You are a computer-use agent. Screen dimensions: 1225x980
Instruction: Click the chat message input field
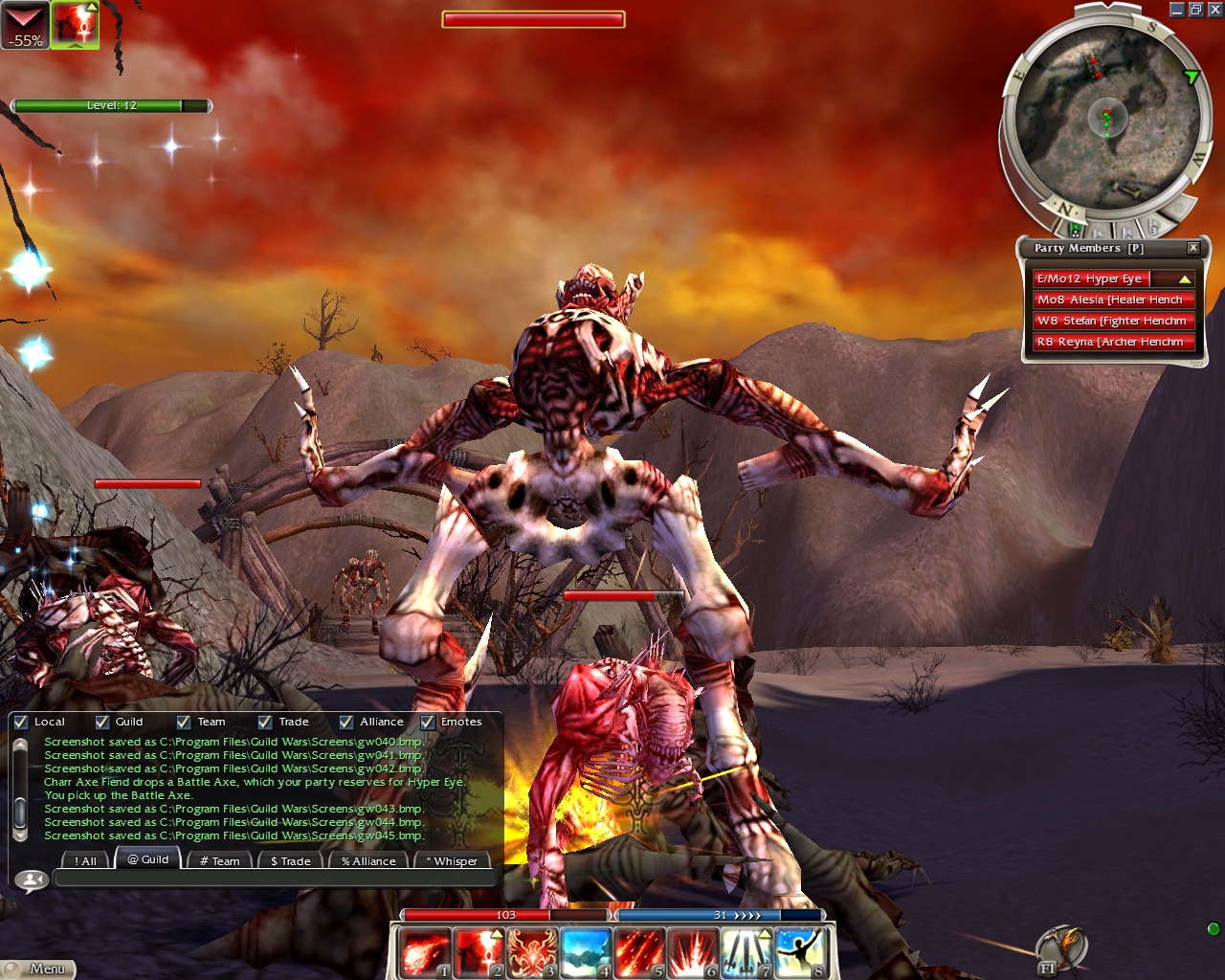pos(276,878)
